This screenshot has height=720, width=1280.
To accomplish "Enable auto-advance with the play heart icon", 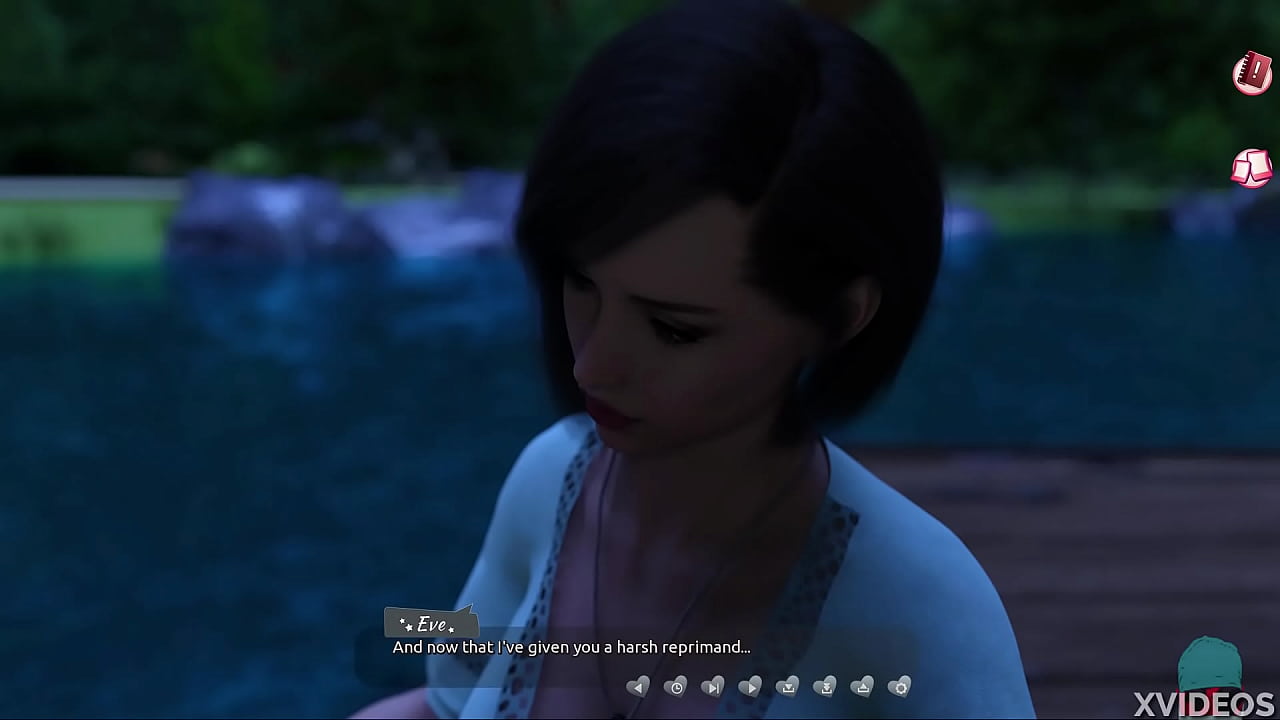I will pyautogui.click(x=750, y=687).
